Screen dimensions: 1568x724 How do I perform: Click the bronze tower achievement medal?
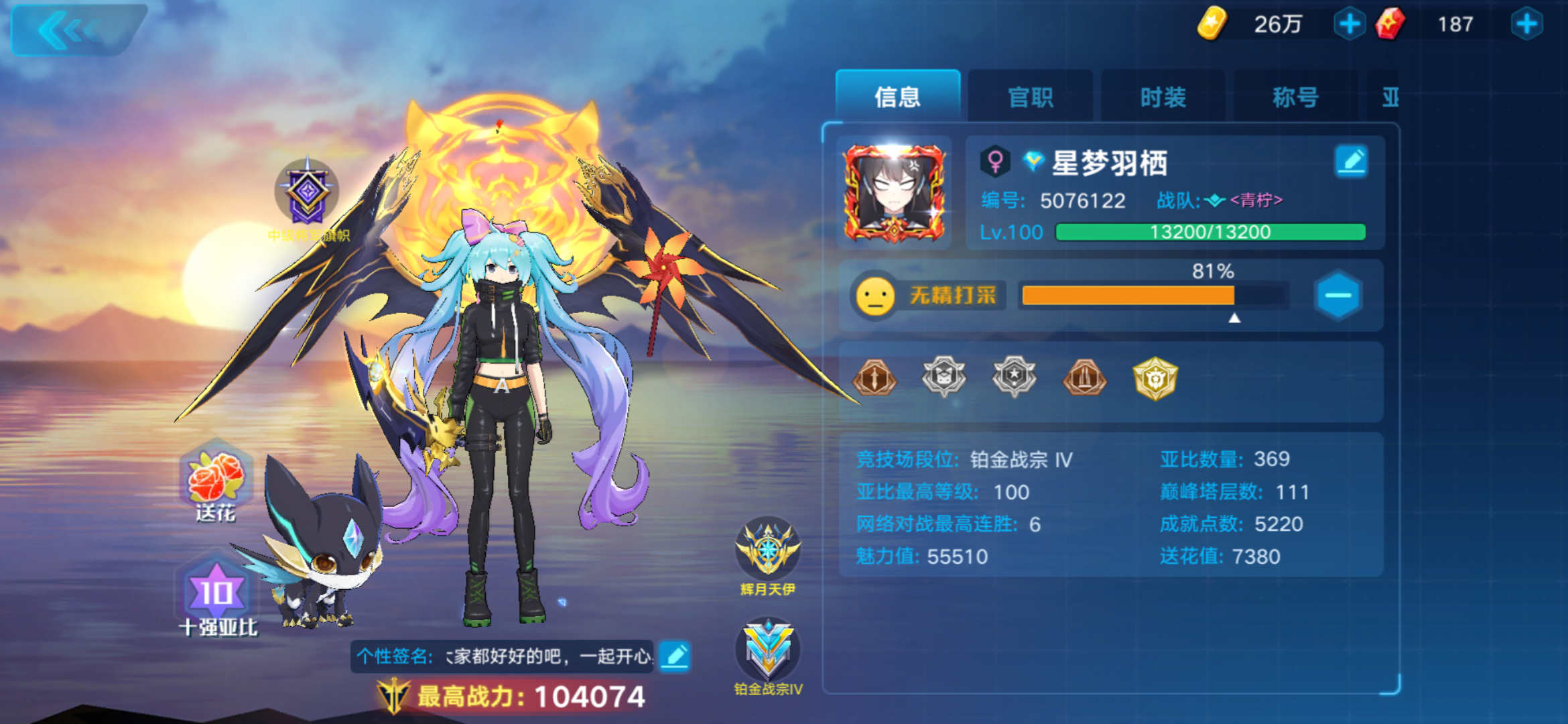coord(1084,377)
